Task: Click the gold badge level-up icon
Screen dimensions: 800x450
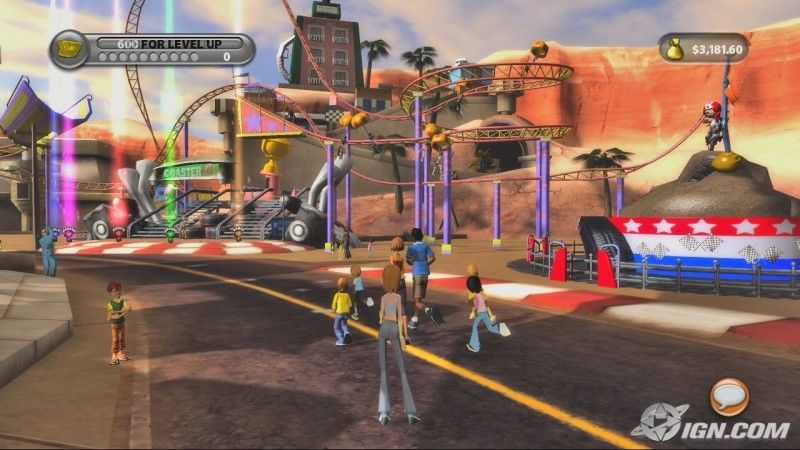Action: (x=69, y=47)
